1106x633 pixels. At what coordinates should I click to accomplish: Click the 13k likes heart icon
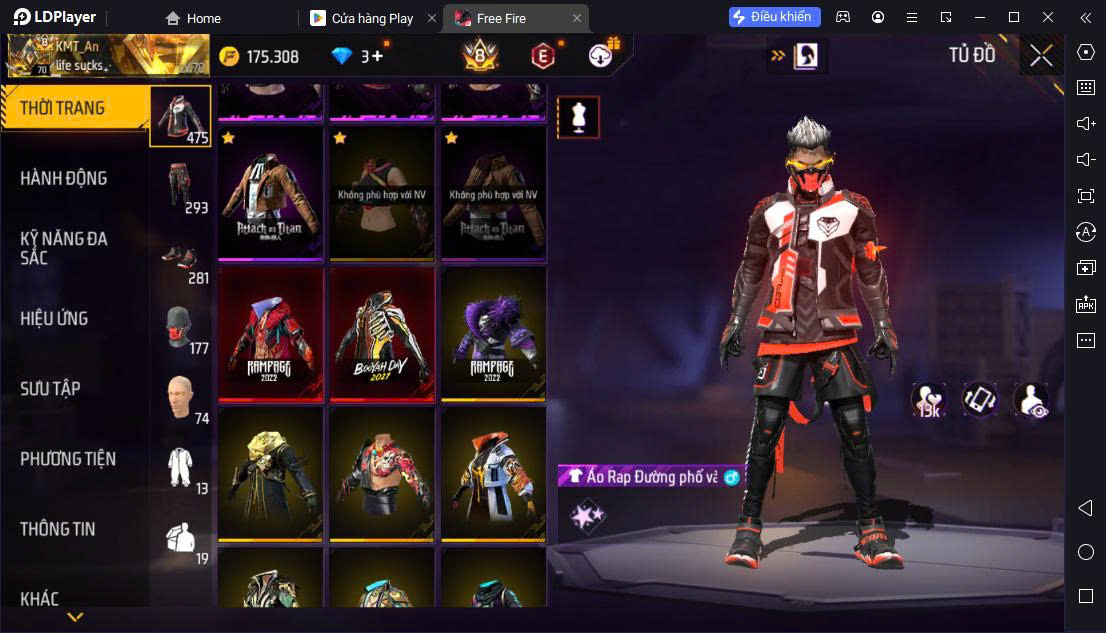[x=928, y=399]
